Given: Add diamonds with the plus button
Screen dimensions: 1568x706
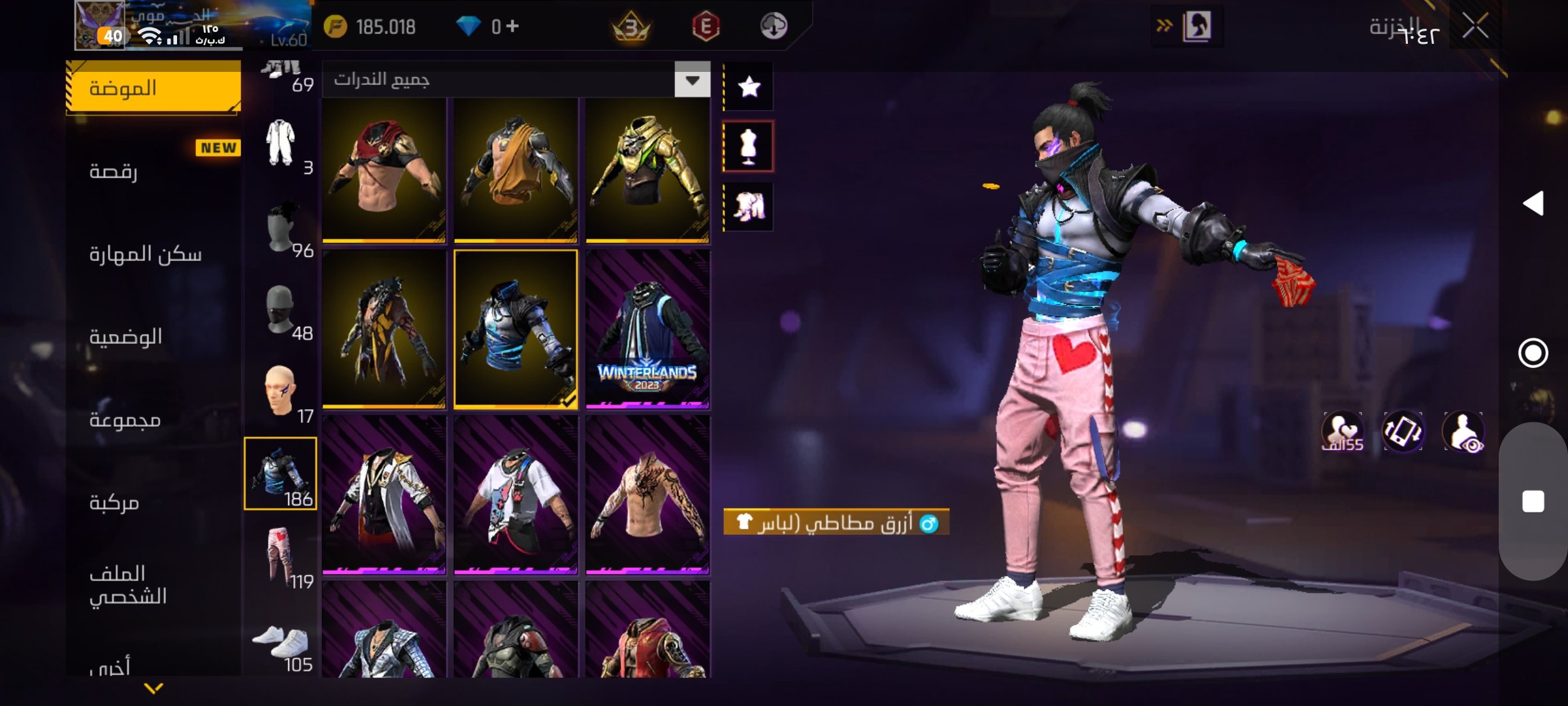Looking at the screenshot, I should [x=513, y=26].
